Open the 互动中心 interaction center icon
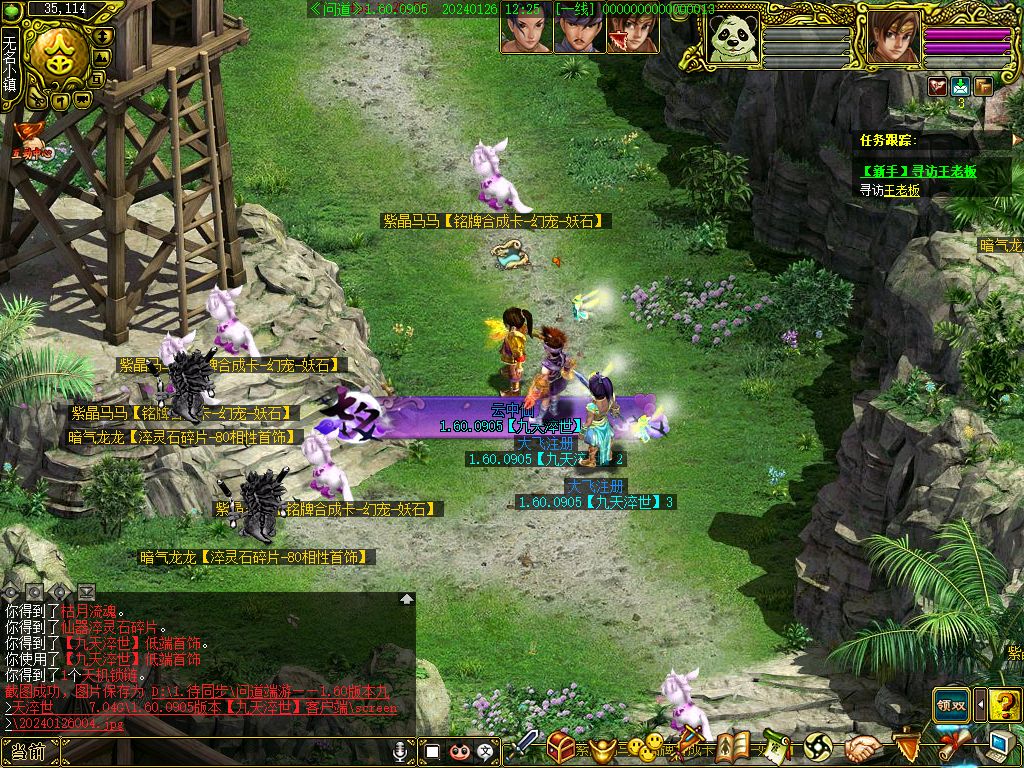 pos(28,143)
